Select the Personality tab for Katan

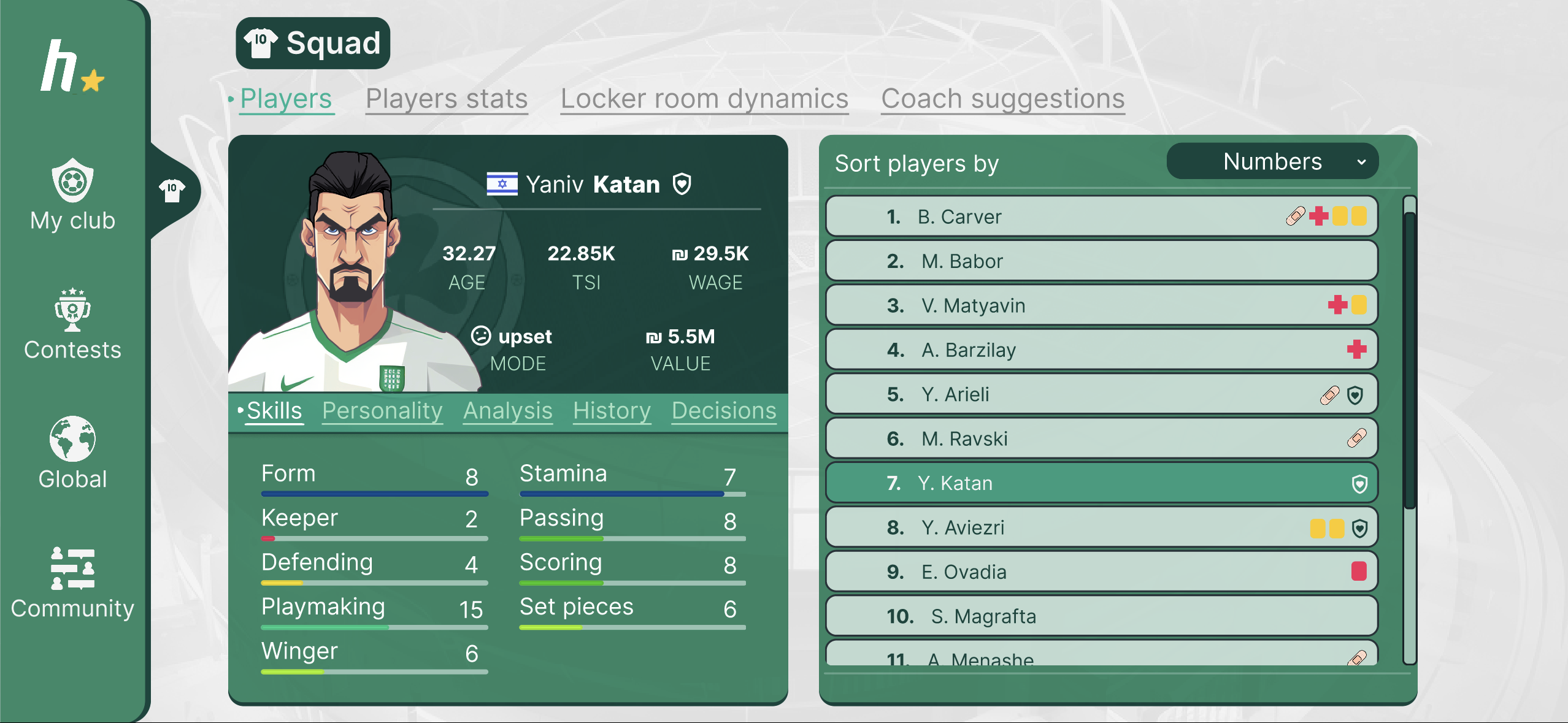pos(382,411)
